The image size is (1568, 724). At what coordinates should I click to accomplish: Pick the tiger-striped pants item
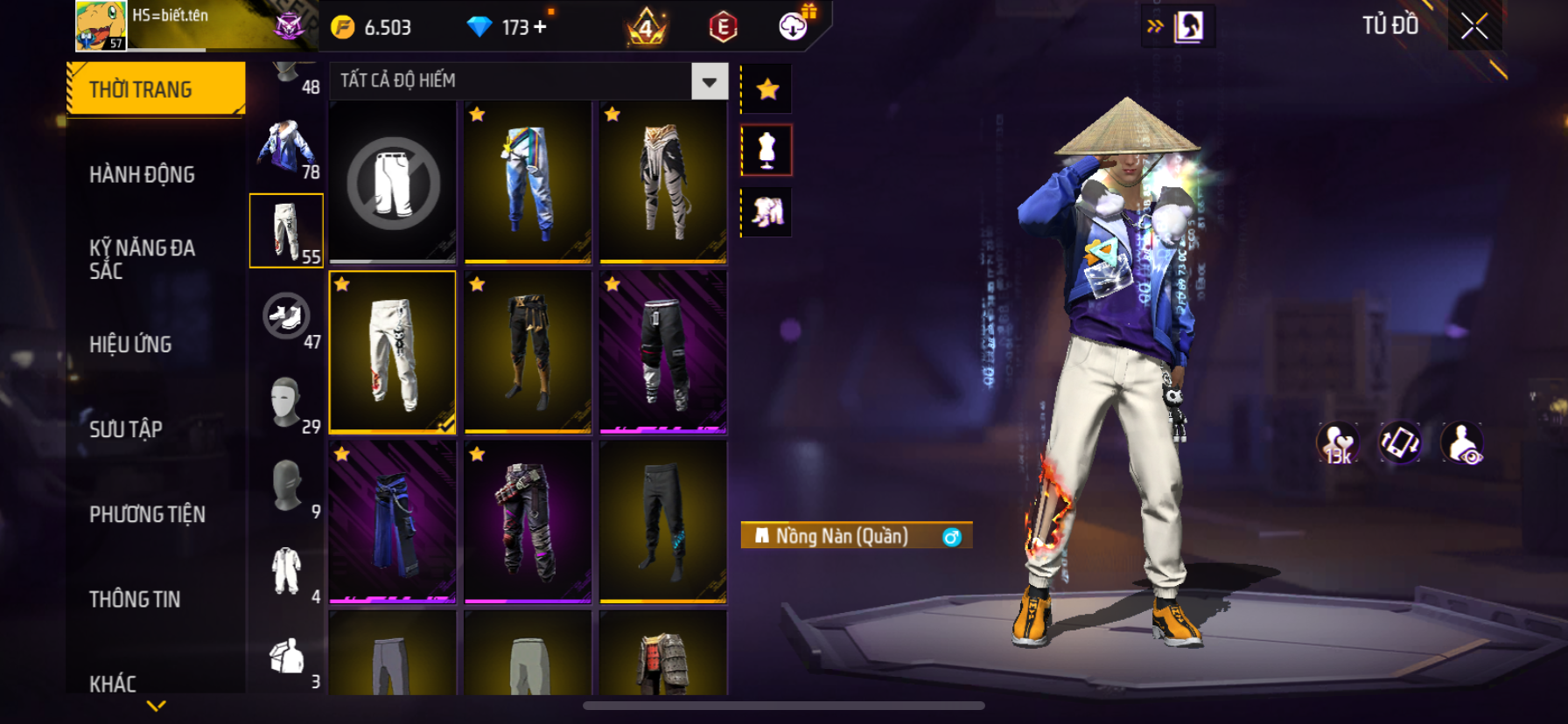663,182
